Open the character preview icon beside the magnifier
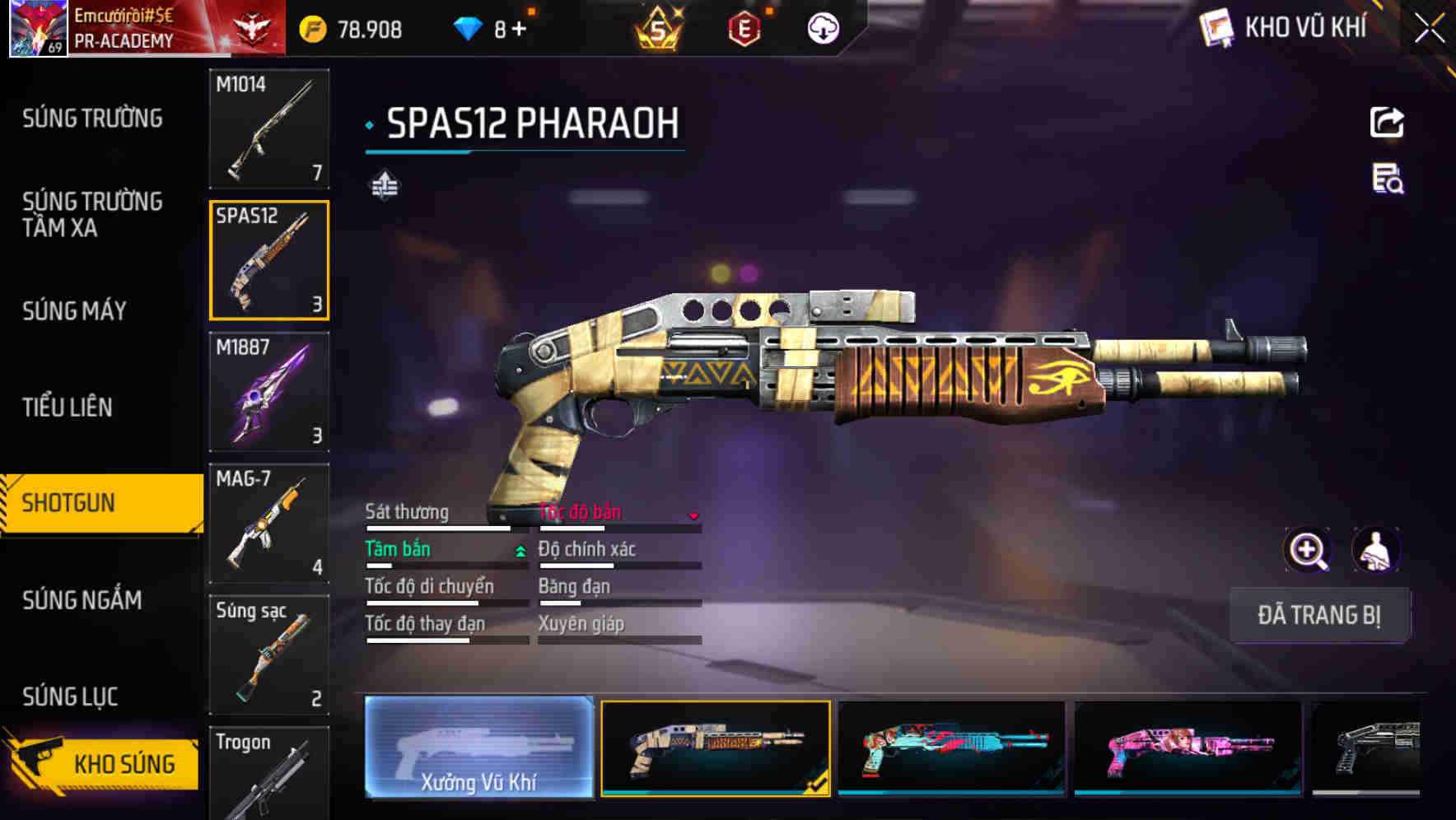1456x820 pixels. click(1375, 549)
